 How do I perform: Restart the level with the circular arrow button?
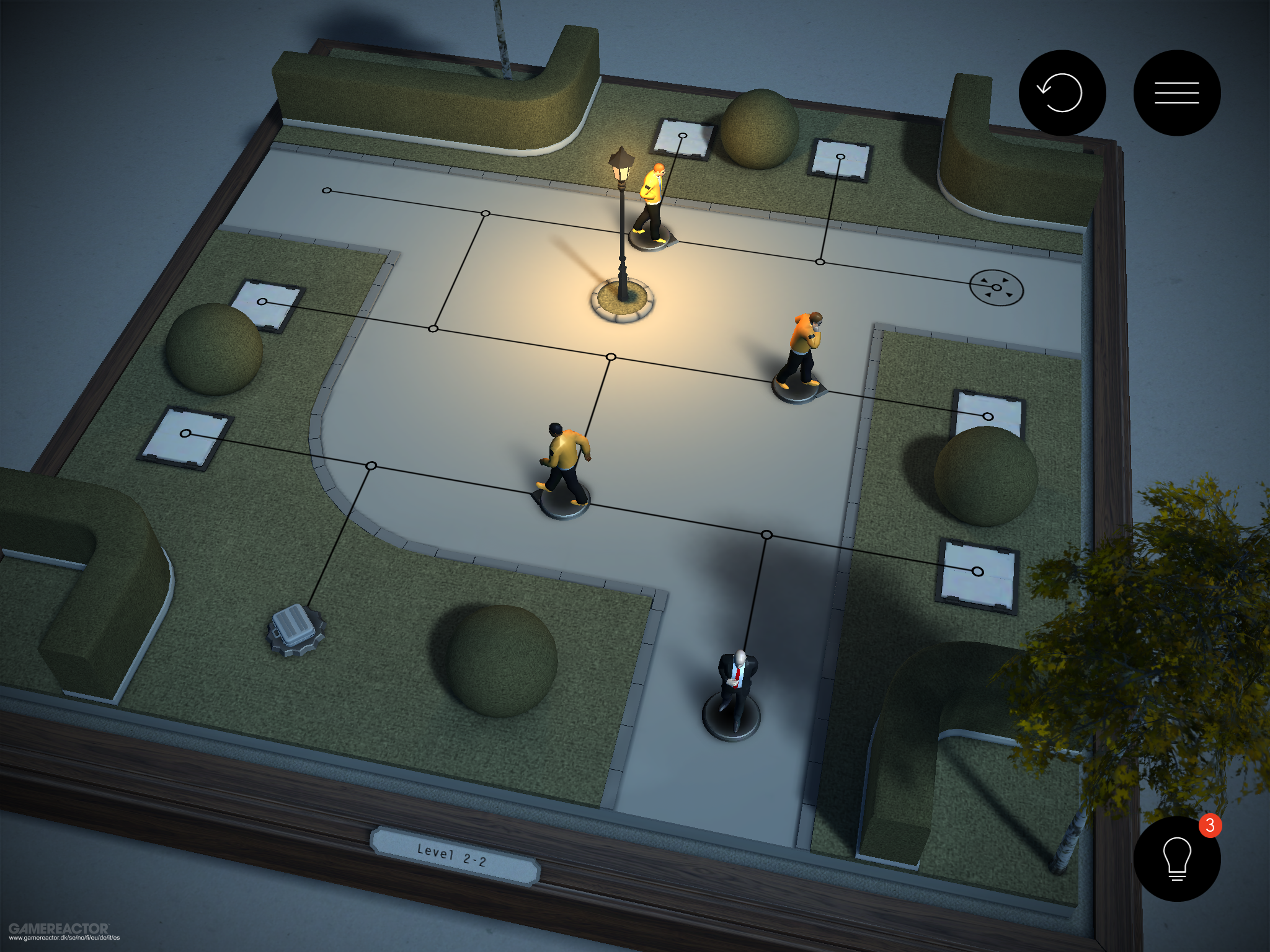[1062, 93]
